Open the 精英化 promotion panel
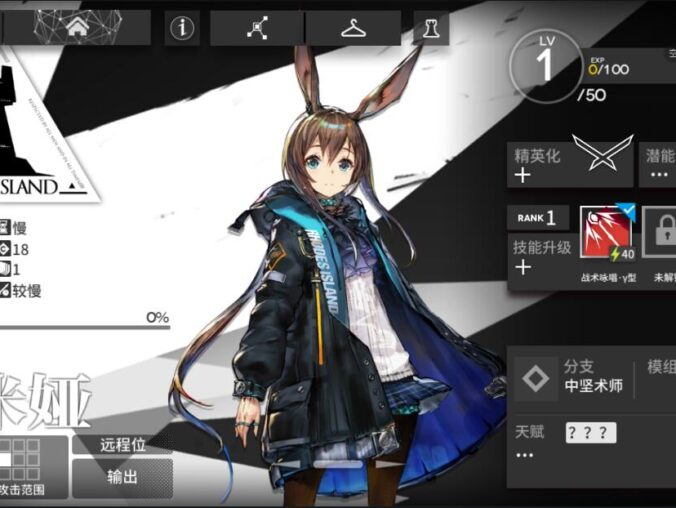Image resolution: width=676 pixels, height=508 pixels. tap(569, 165)
